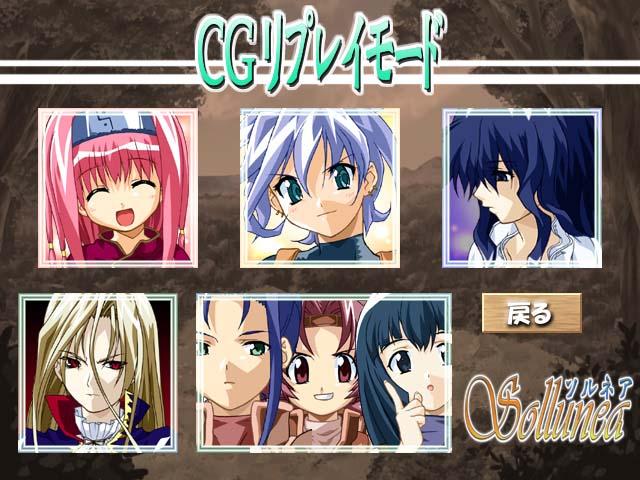
Task: Select the light-blue spiky-haired character portrait
Action: pyautogui.click(x=319, y=188)
